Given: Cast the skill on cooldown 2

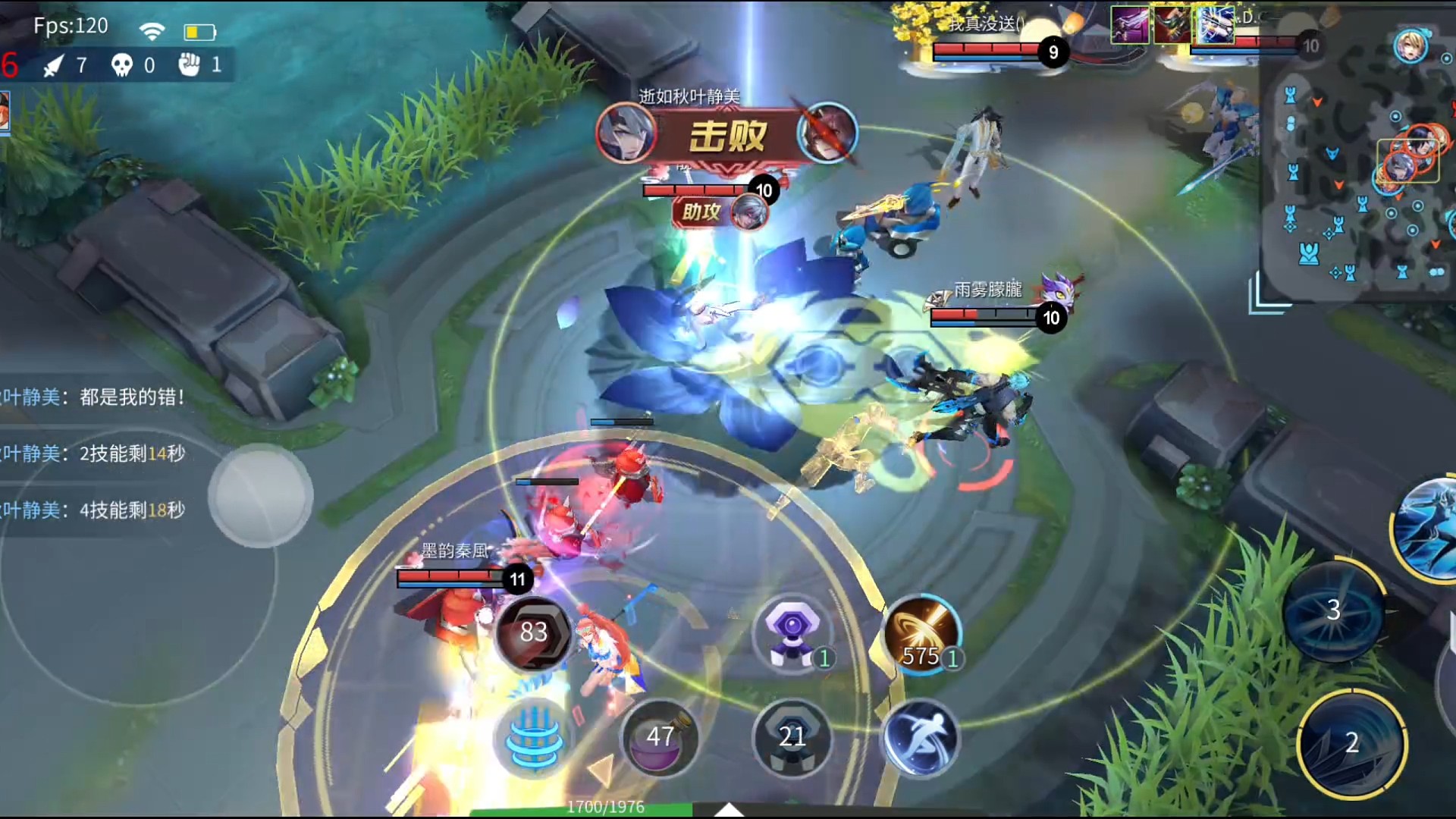Looking at the screenshot, I should [x=1351, y=743].
